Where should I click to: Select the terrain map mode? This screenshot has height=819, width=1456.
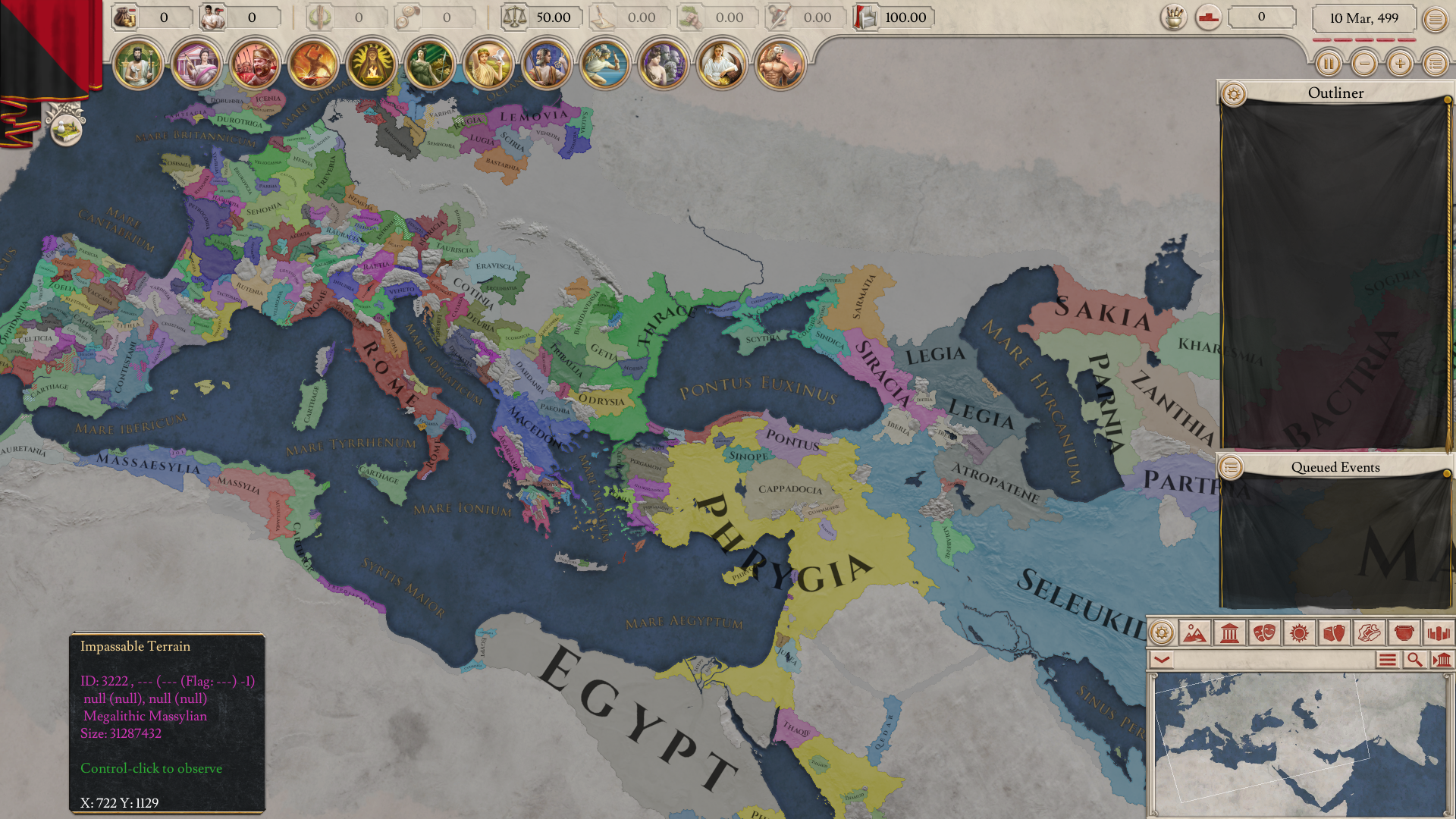tap(1195, 632)
